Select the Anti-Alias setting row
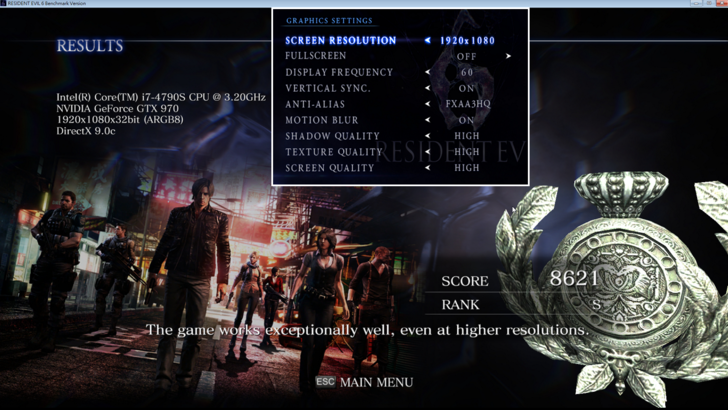The width and height of the screenshot is (728, 410). [x=313, y=104]
